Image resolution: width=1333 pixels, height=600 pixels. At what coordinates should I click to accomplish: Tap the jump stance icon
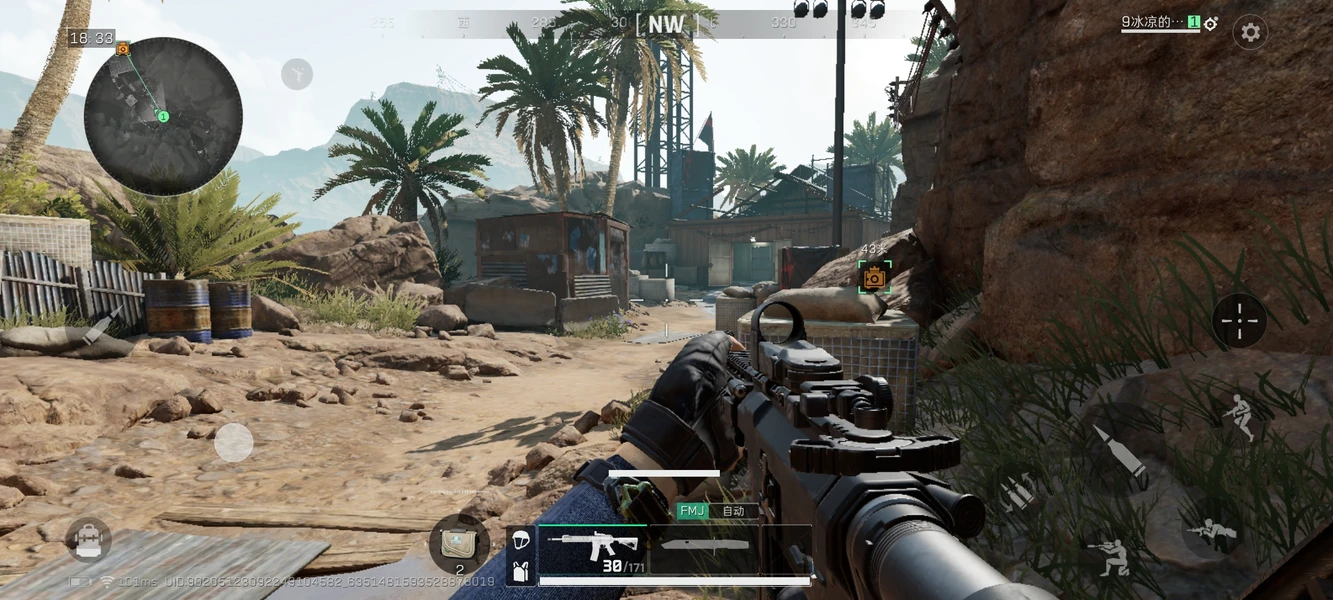point(1240,416)
